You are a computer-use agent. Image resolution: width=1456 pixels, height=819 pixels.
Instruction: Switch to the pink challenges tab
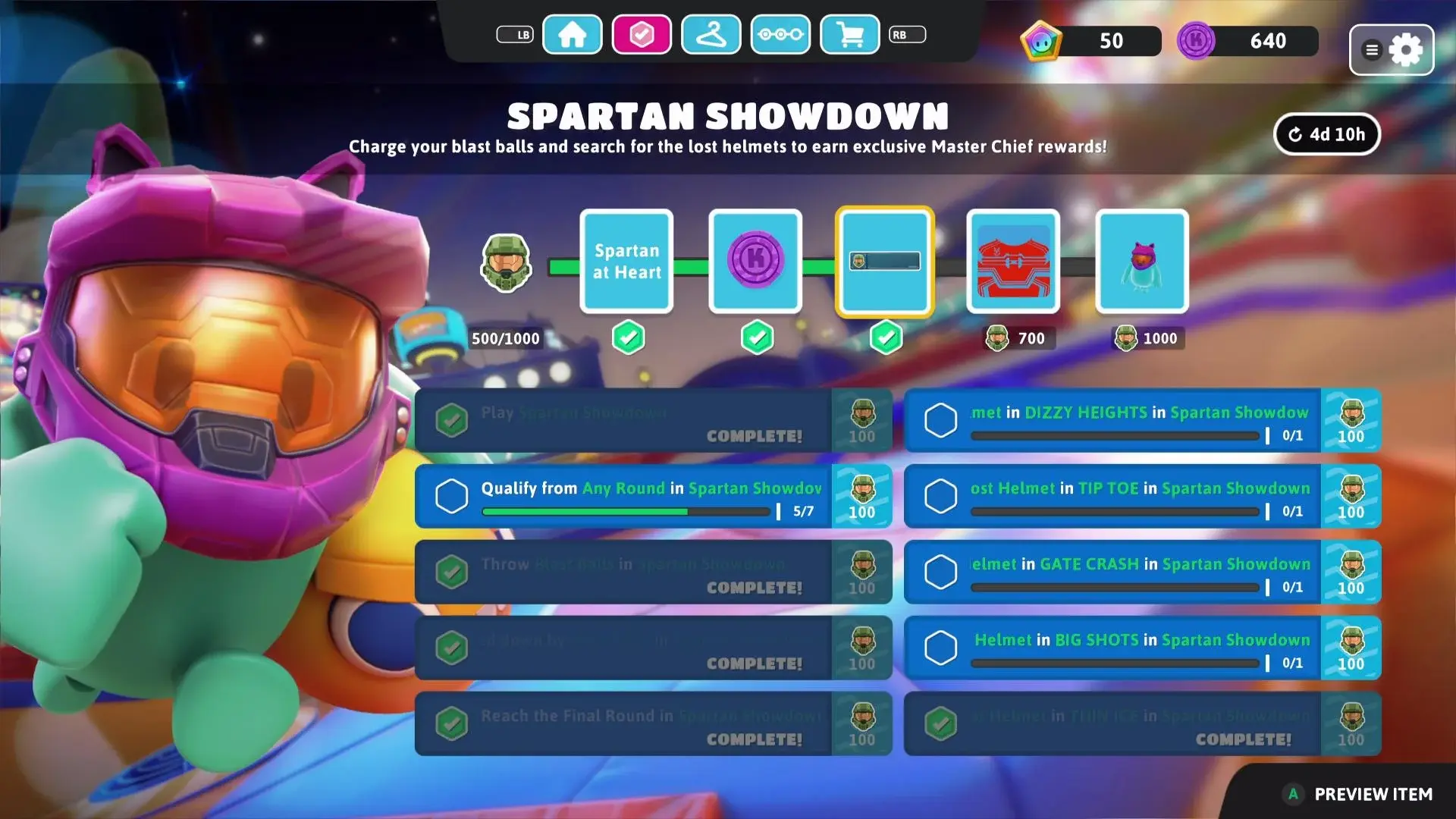(642, 35)
